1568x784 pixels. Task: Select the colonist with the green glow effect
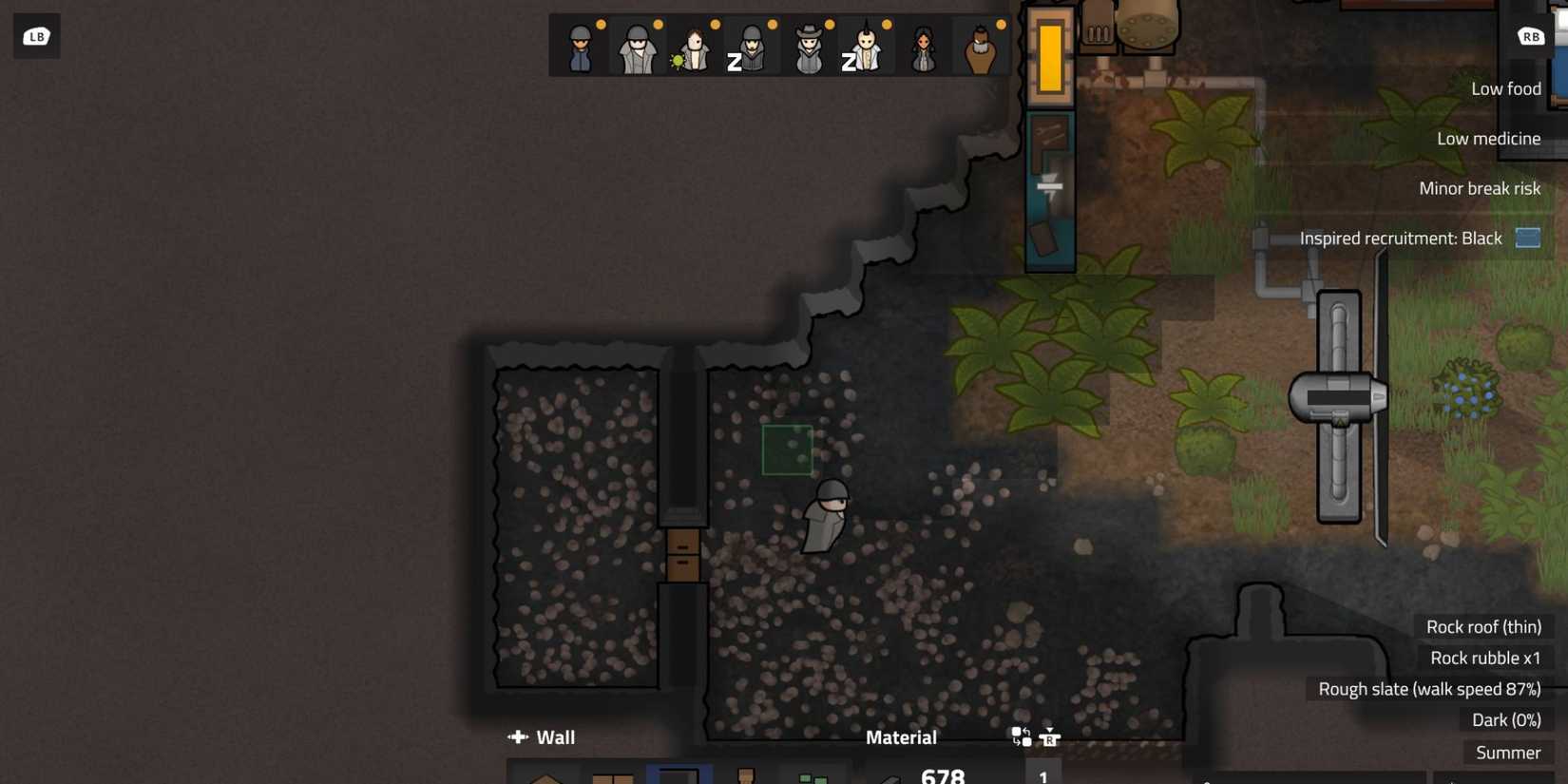coord(694,48)
